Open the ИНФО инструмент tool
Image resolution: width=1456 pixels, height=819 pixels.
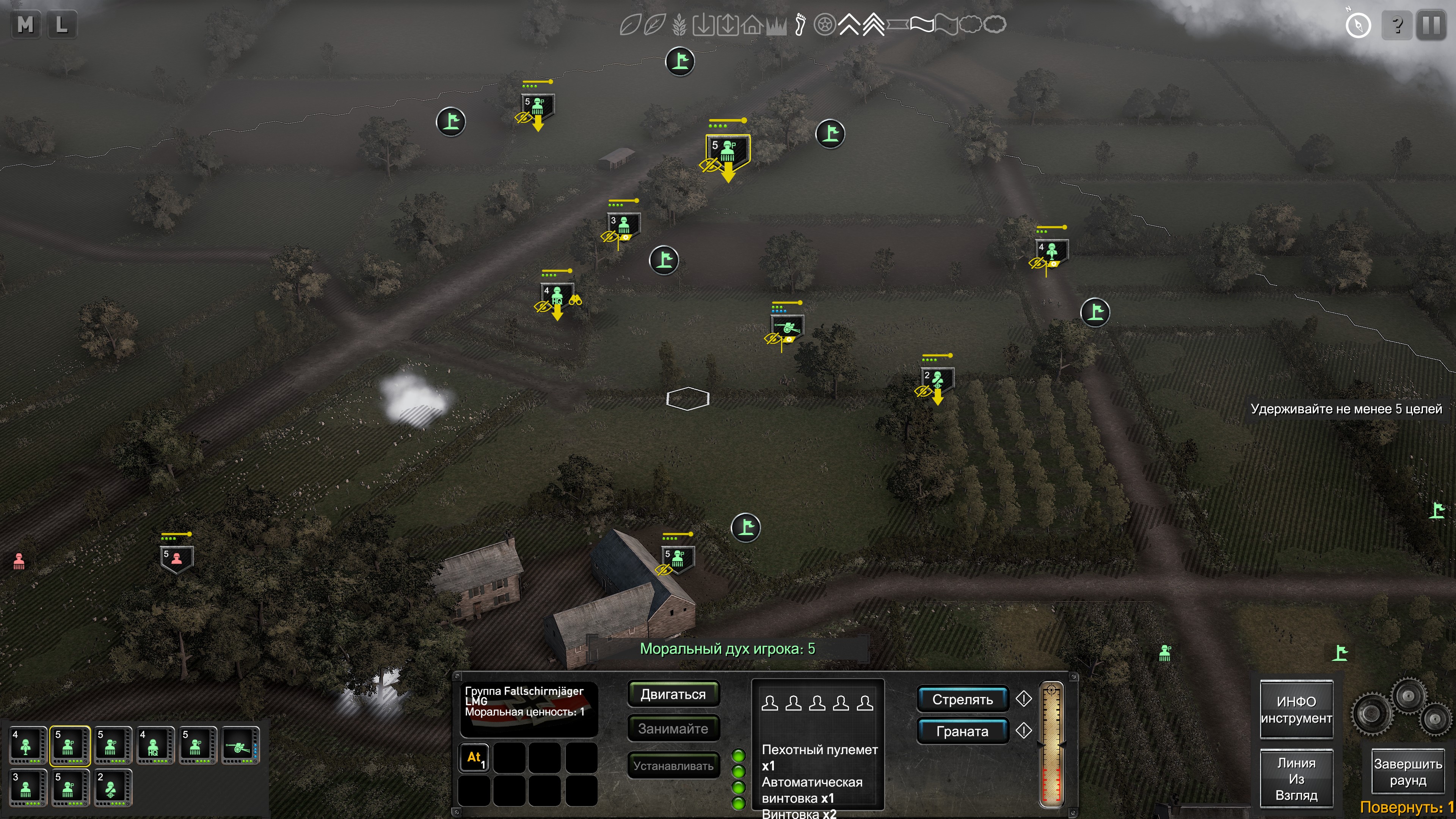pyautogui.click(x=1296, y=710)
